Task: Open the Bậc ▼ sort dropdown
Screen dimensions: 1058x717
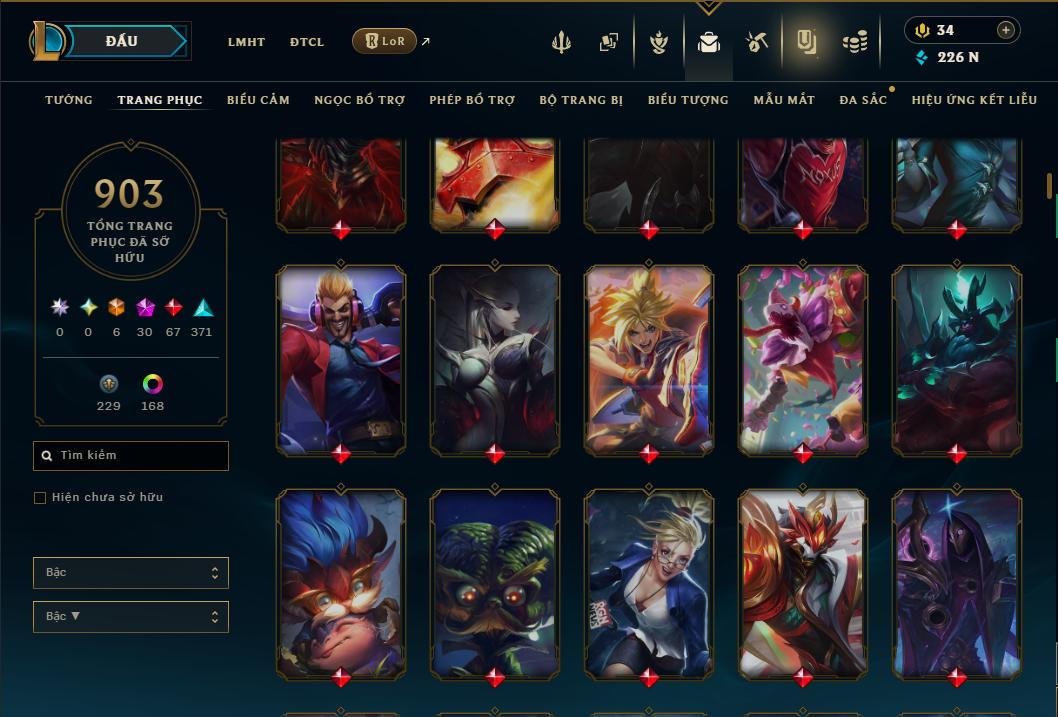Action: [x=131, y=617]
